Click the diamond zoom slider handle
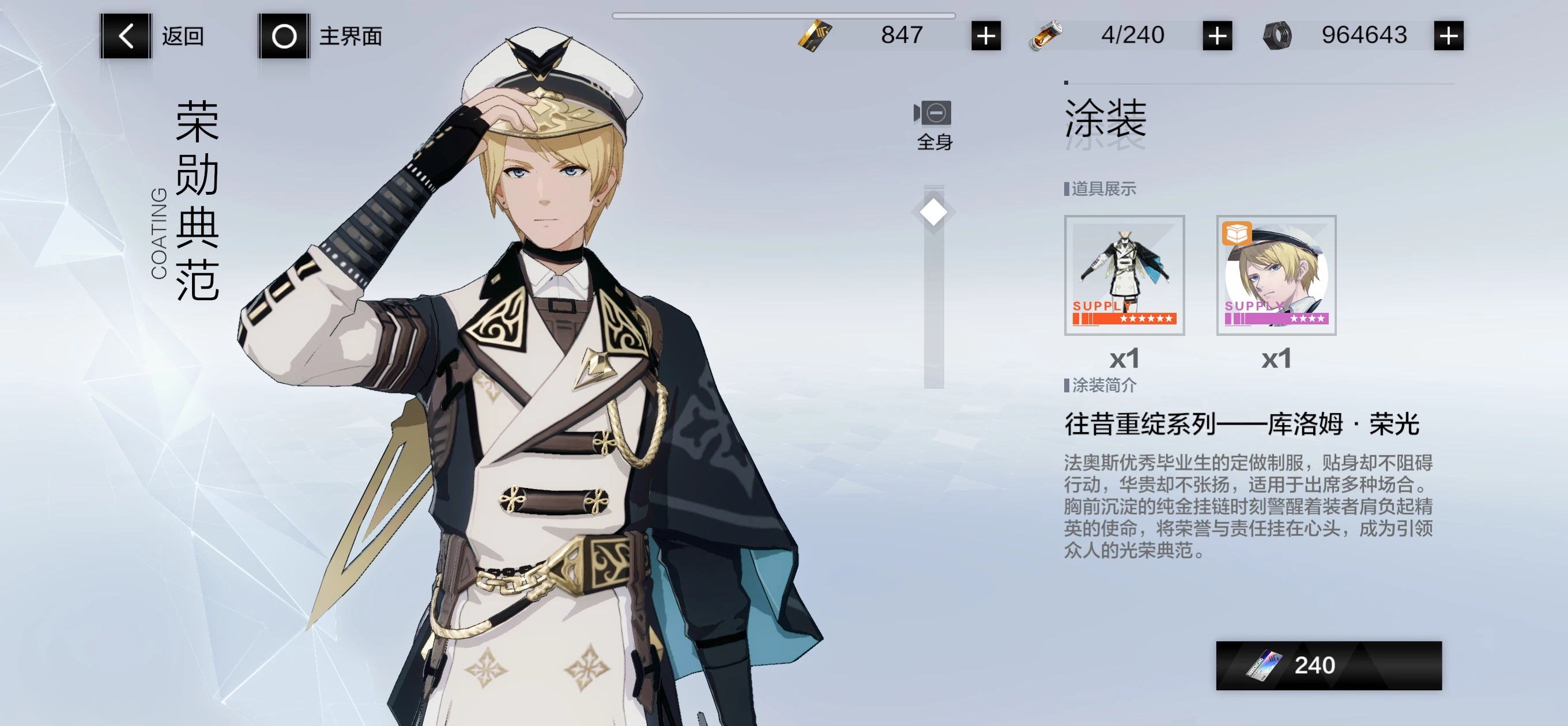1568x726 pixels. click(933, 213)
